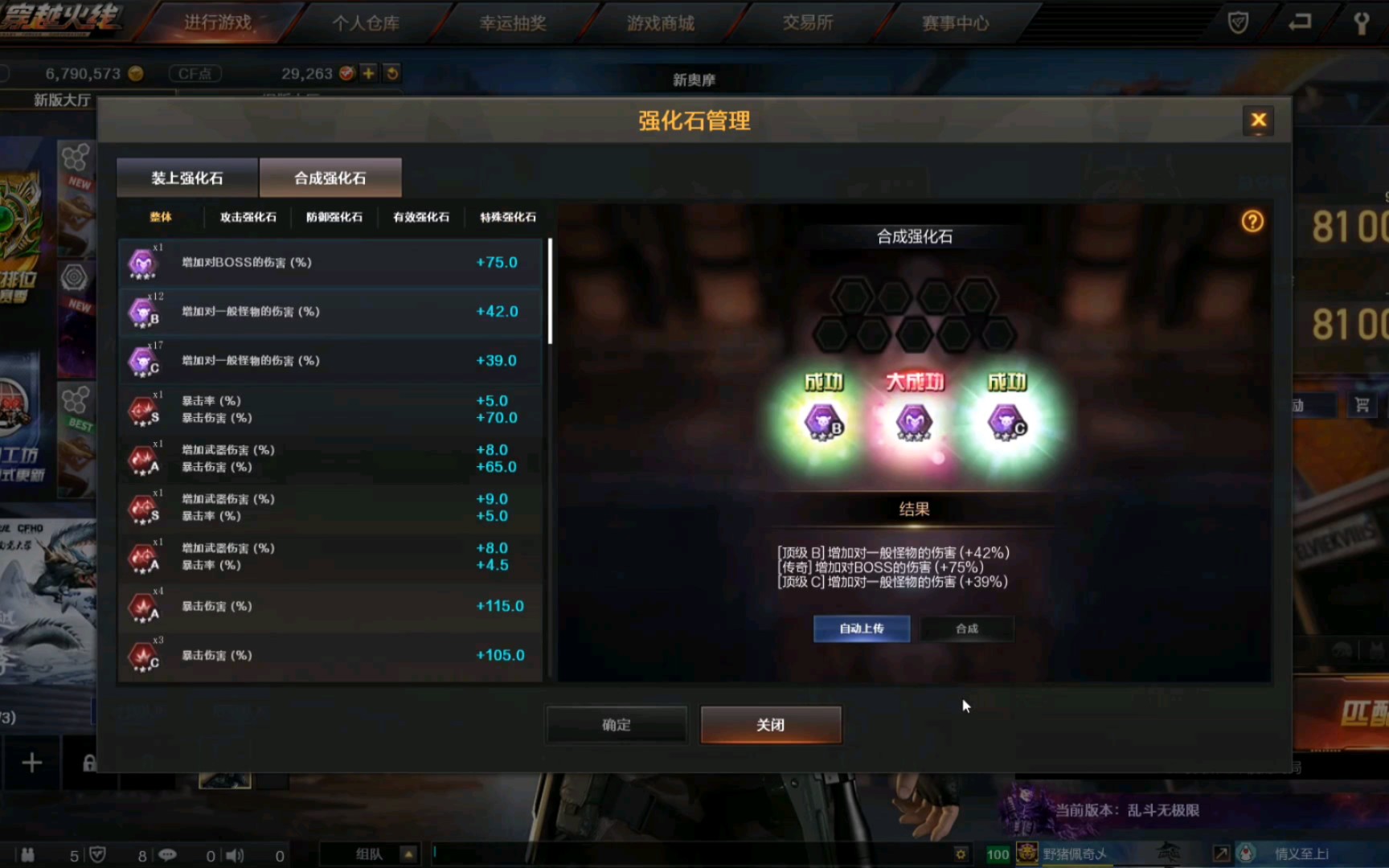
Task: Open the gear icon in the bottom chat bar
Action: tap(961, 854)
